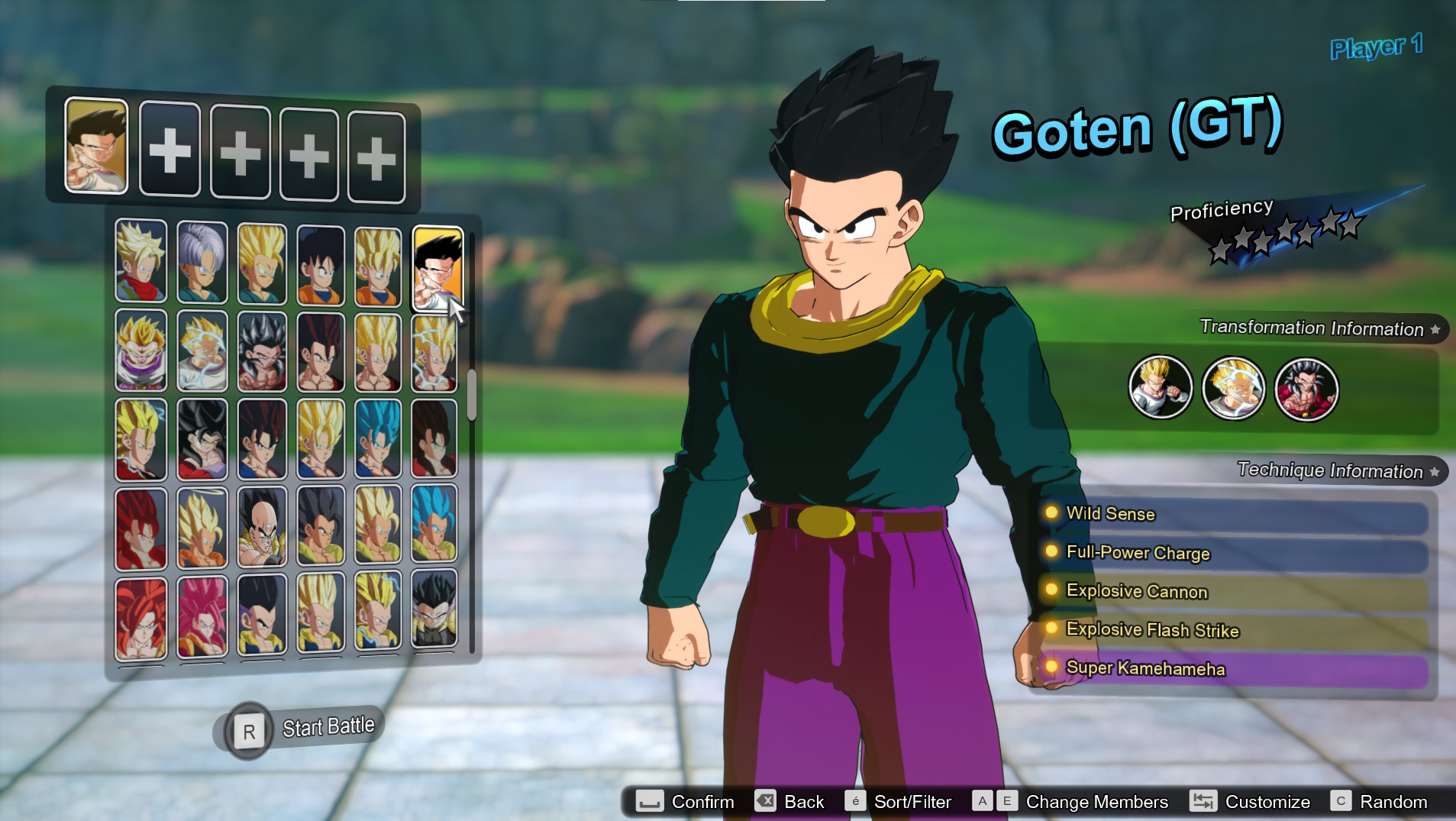Click Change Members in the bottom bar

pyautogui.click(x=1096, y=801)
